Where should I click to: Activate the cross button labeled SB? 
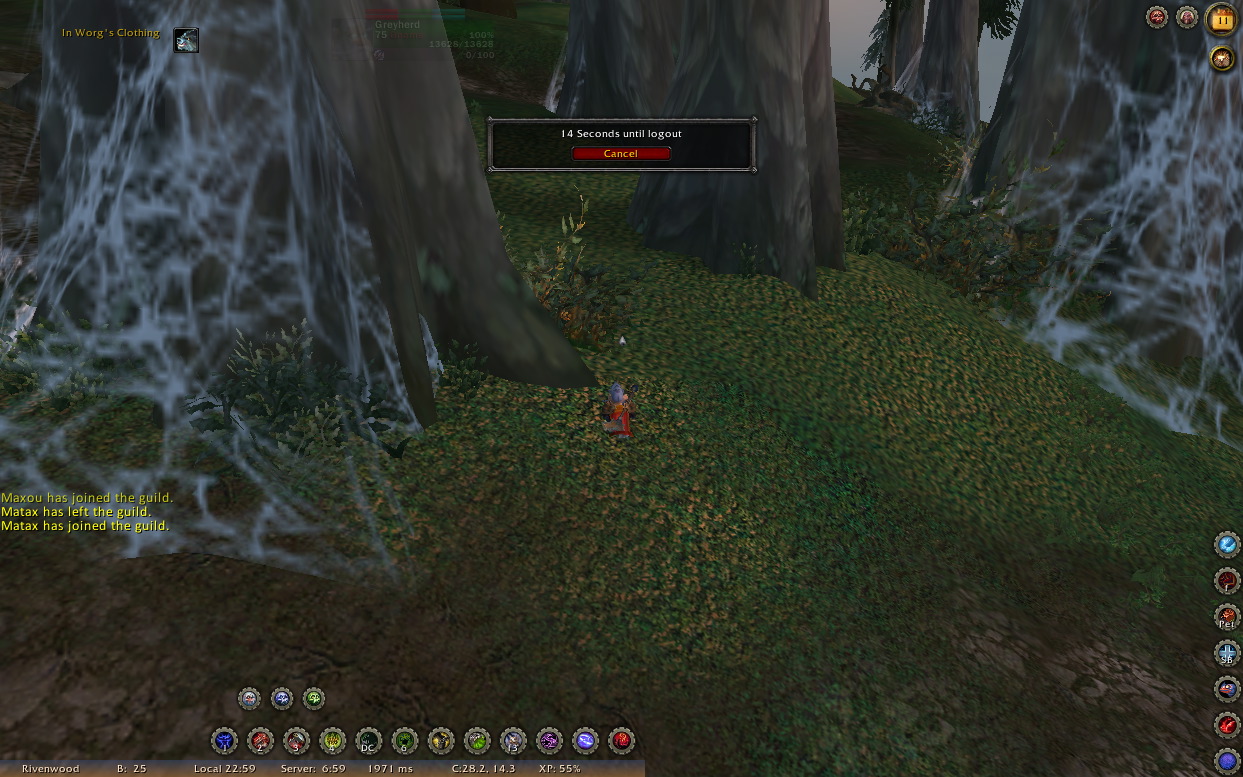pos(1227,653)
